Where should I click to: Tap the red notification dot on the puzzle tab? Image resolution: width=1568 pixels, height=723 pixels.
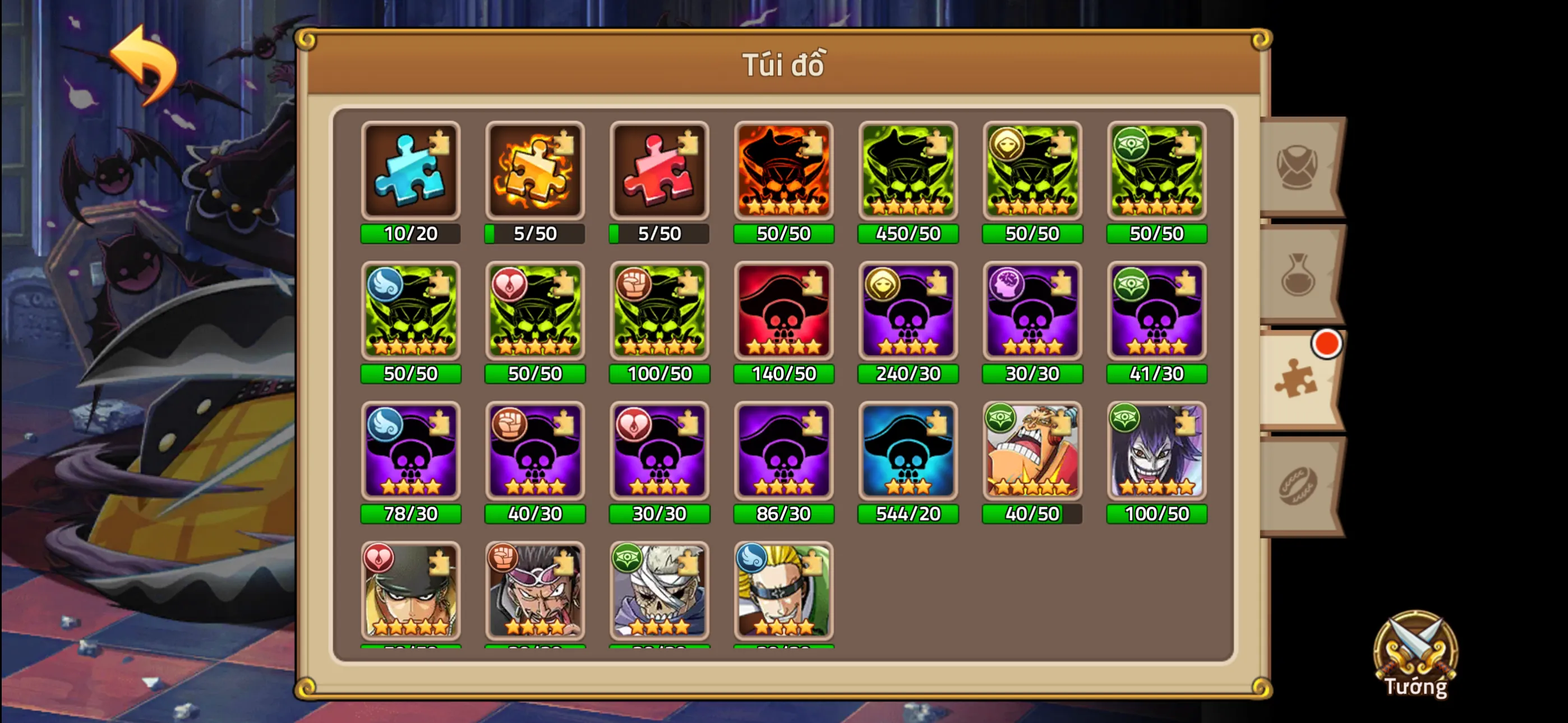click(x=1326, y=344)
